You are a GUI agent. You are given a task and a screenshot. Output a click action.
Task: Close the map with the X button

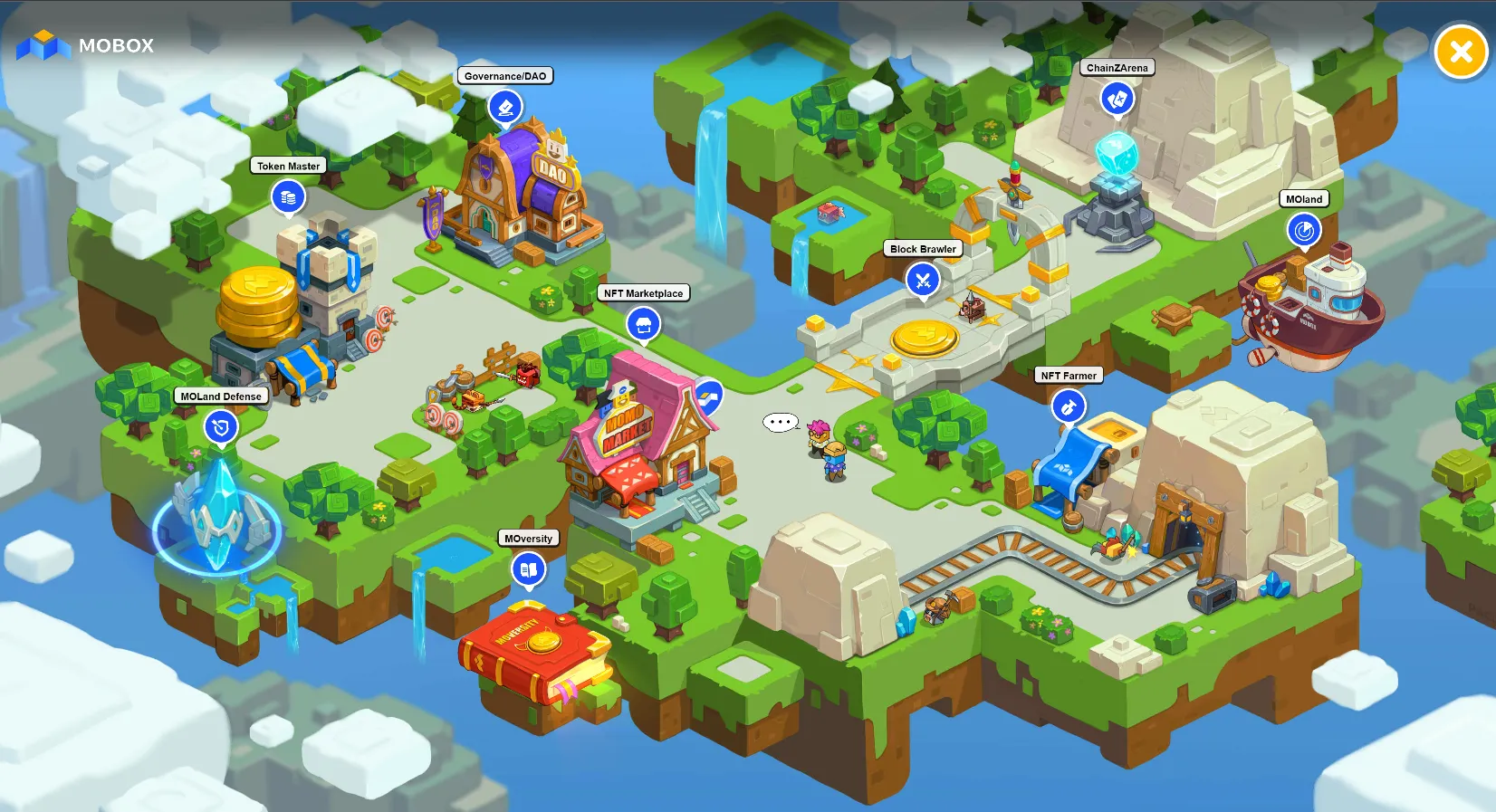[1460, 52]
